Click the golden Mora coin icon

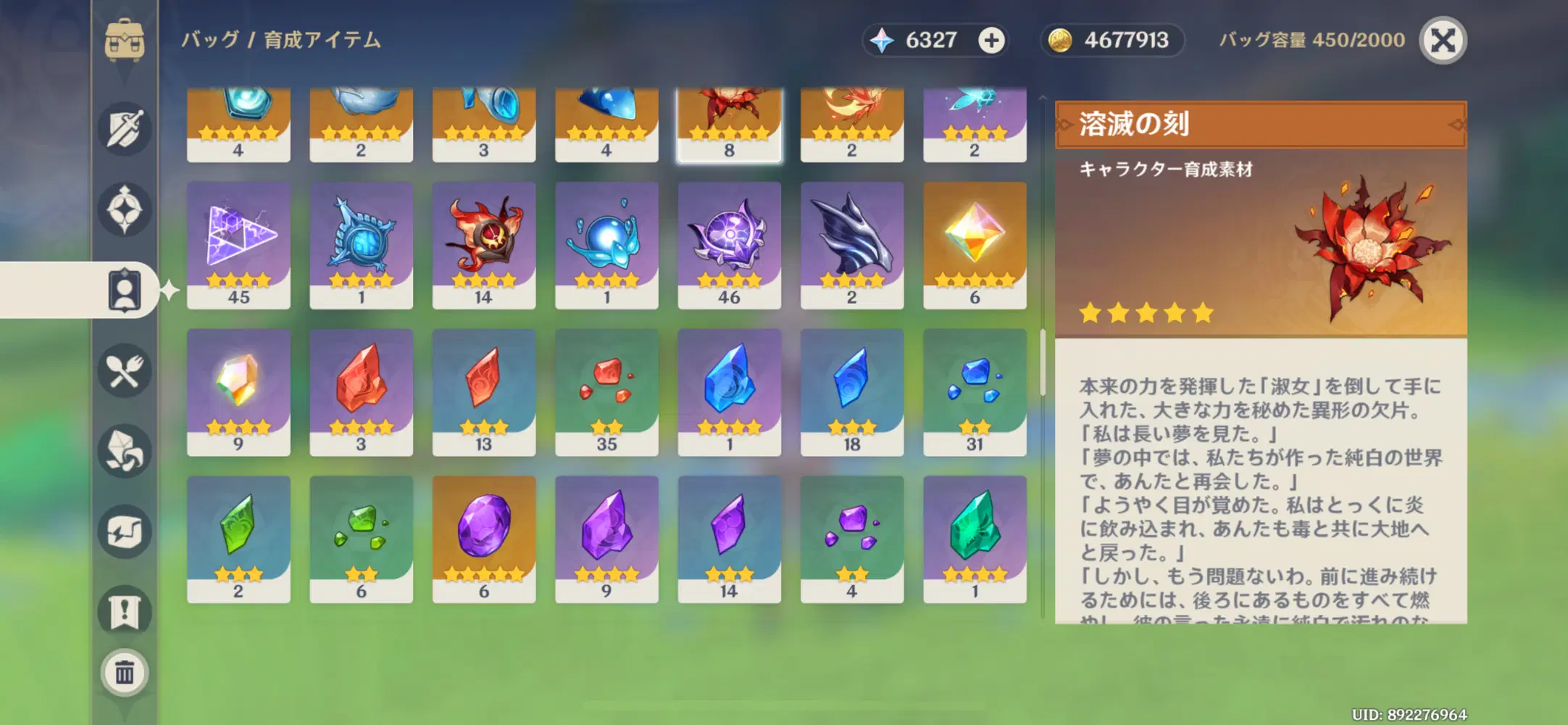pos(1061,40)
